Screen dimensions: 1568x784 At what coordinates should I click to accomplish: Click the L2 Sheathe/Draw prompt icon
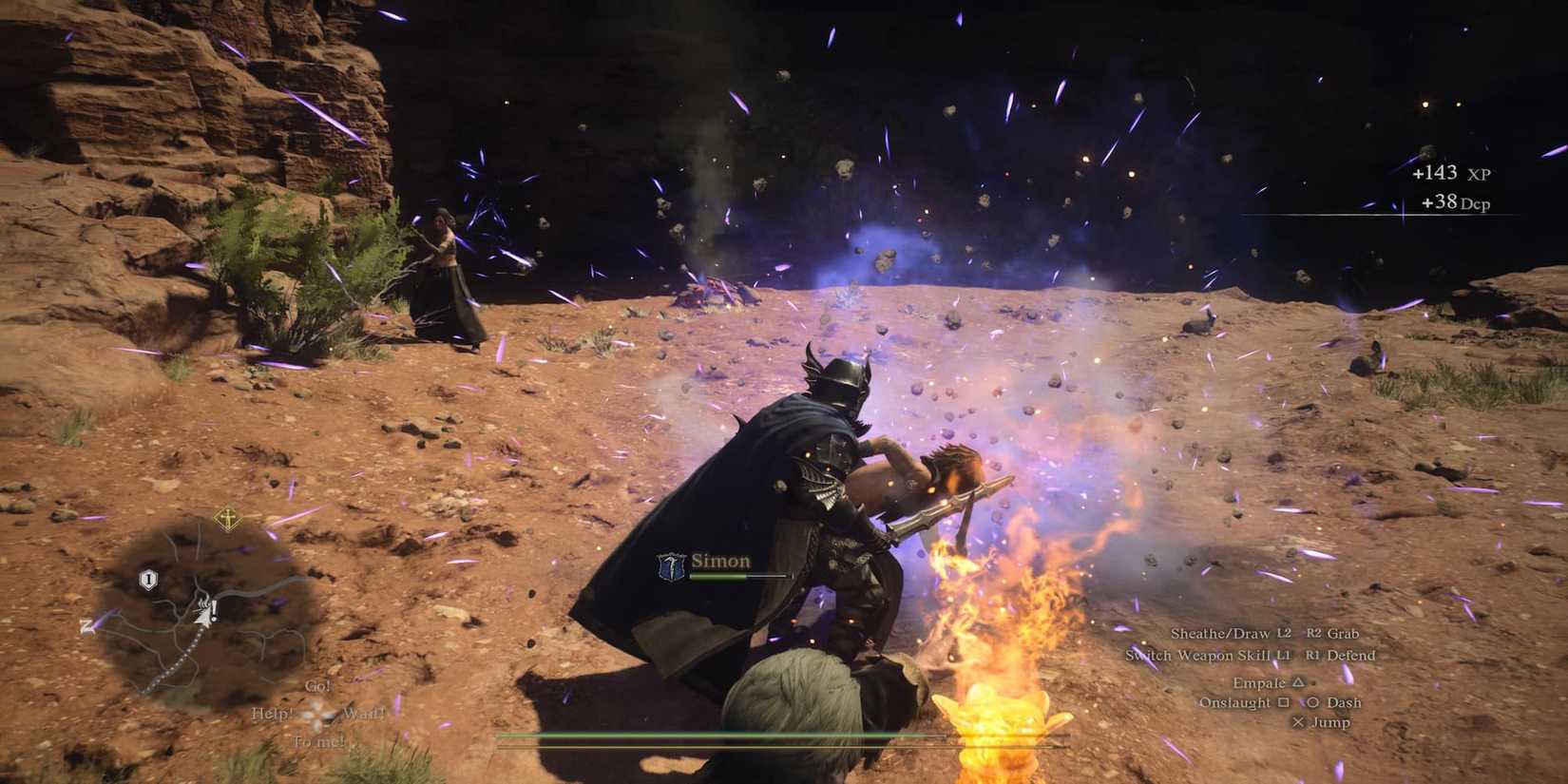click(x=1285, y=633)
